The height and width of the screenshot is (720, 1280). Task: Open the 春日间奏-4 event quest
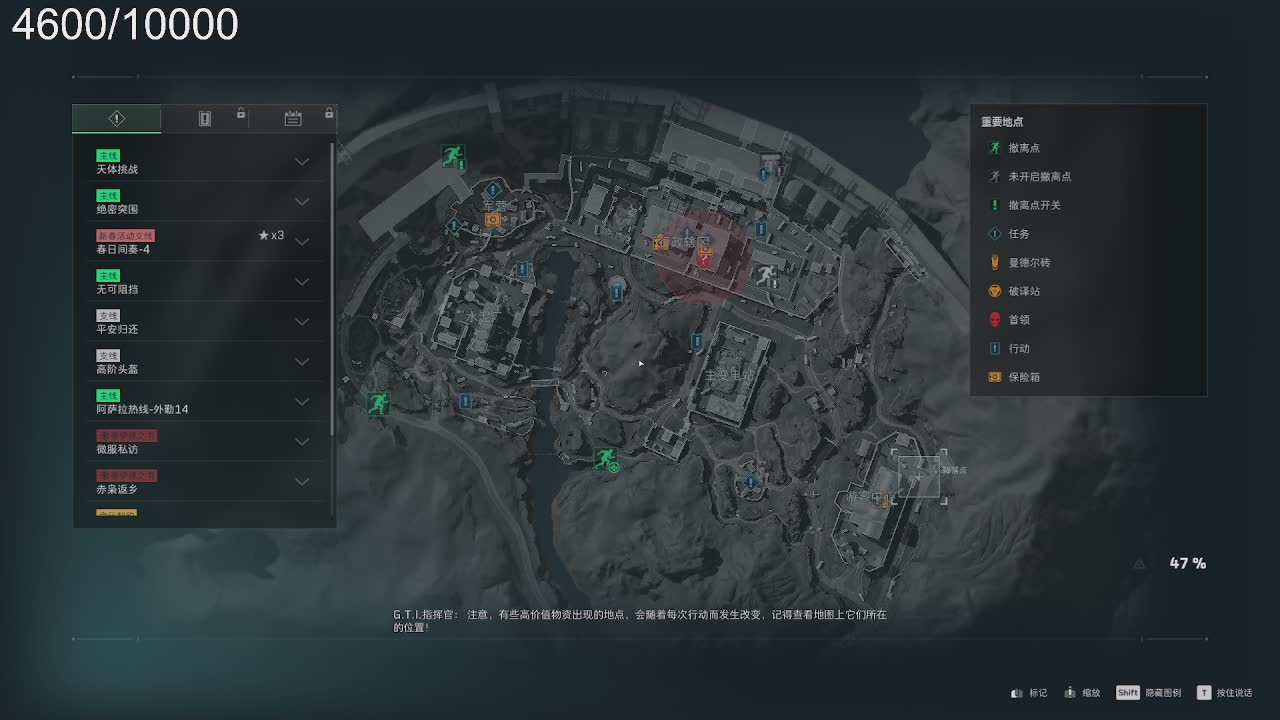[301, 242]
